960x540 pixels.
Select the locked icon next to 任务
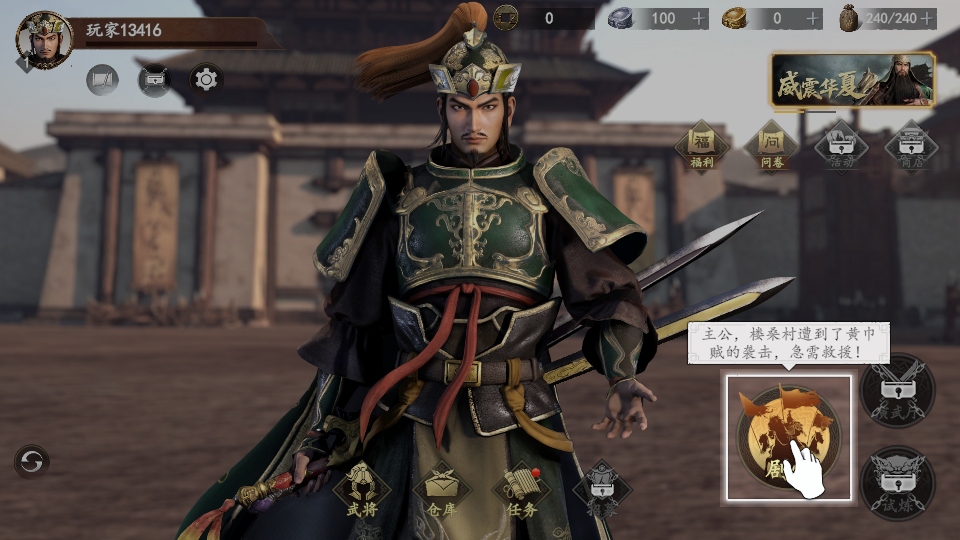602,489
